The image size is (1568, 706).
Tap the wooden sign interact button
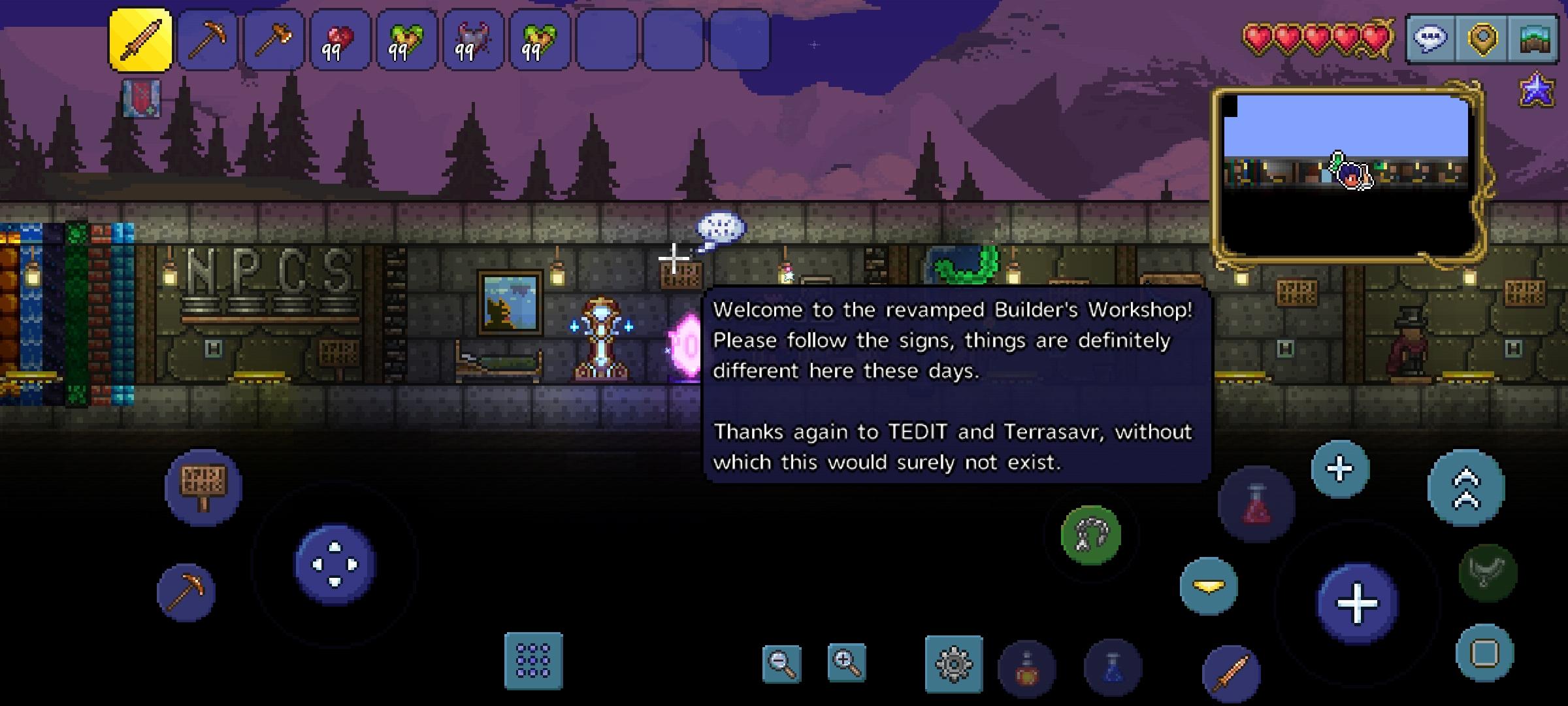(x=203, y=487)
